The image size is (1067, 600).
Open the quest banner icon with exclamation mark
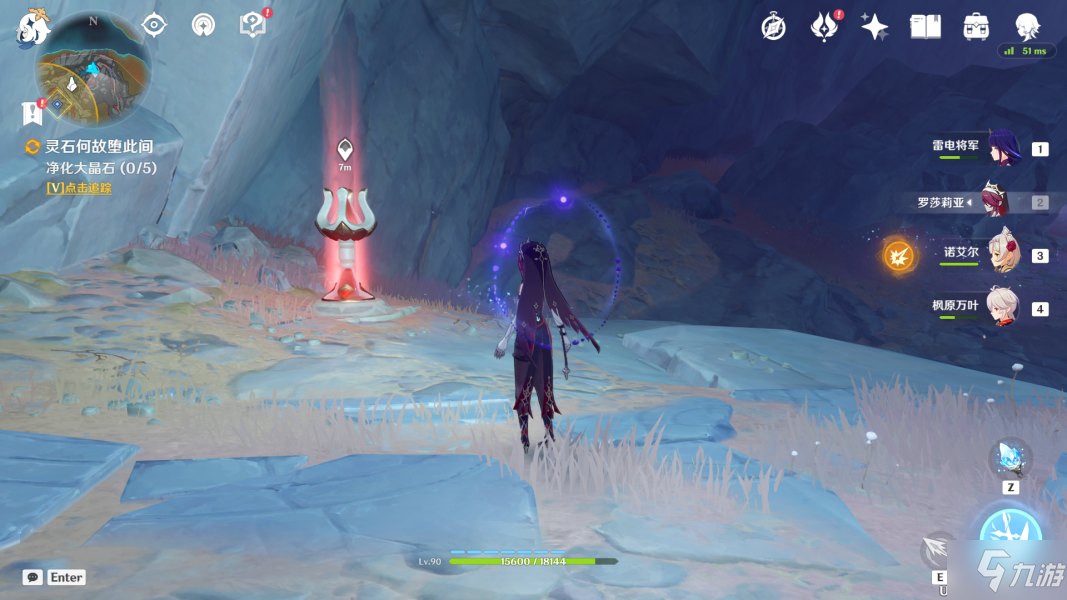pos(32,113)
